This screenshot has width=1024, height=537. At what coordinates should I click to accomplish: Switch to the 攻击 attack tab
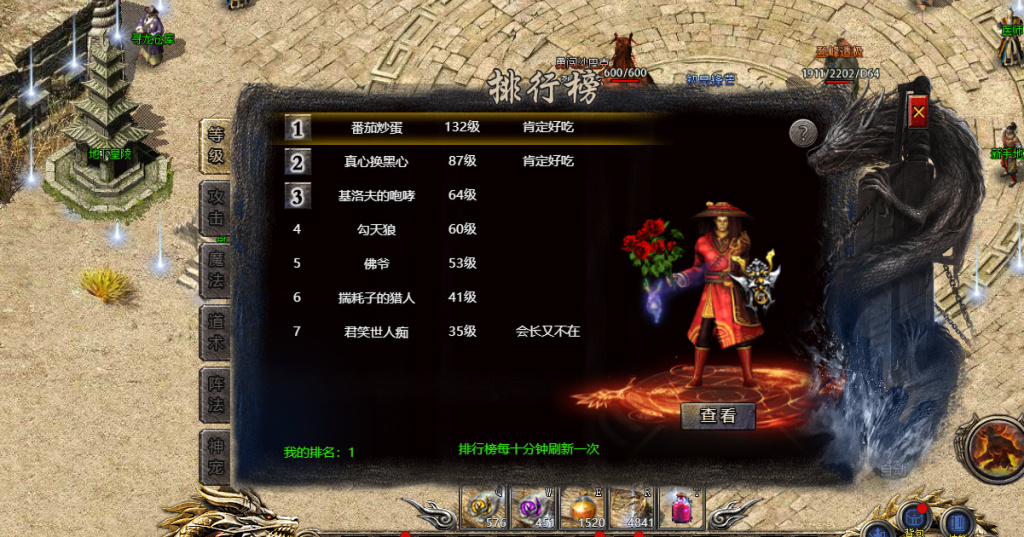point(216,208)
